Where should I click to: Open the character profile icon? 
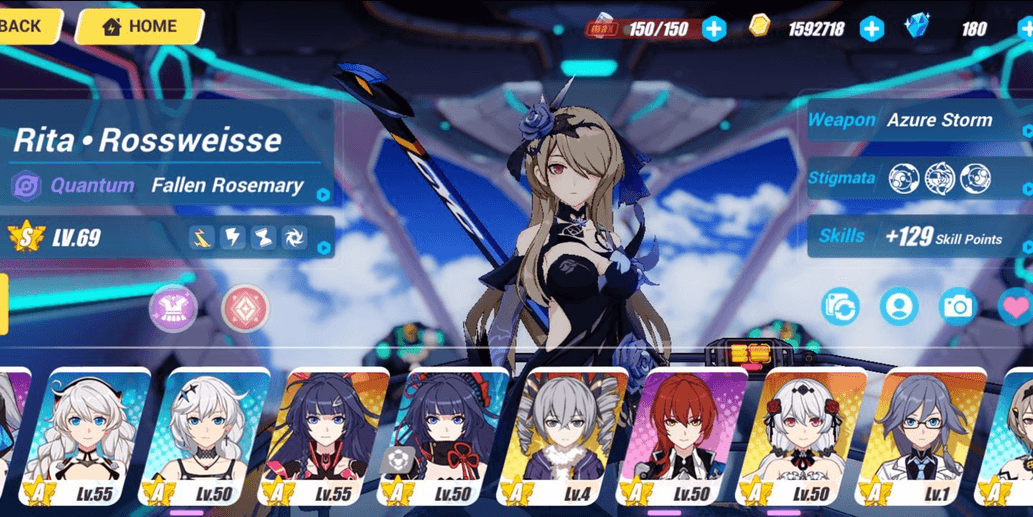(899, 307)
